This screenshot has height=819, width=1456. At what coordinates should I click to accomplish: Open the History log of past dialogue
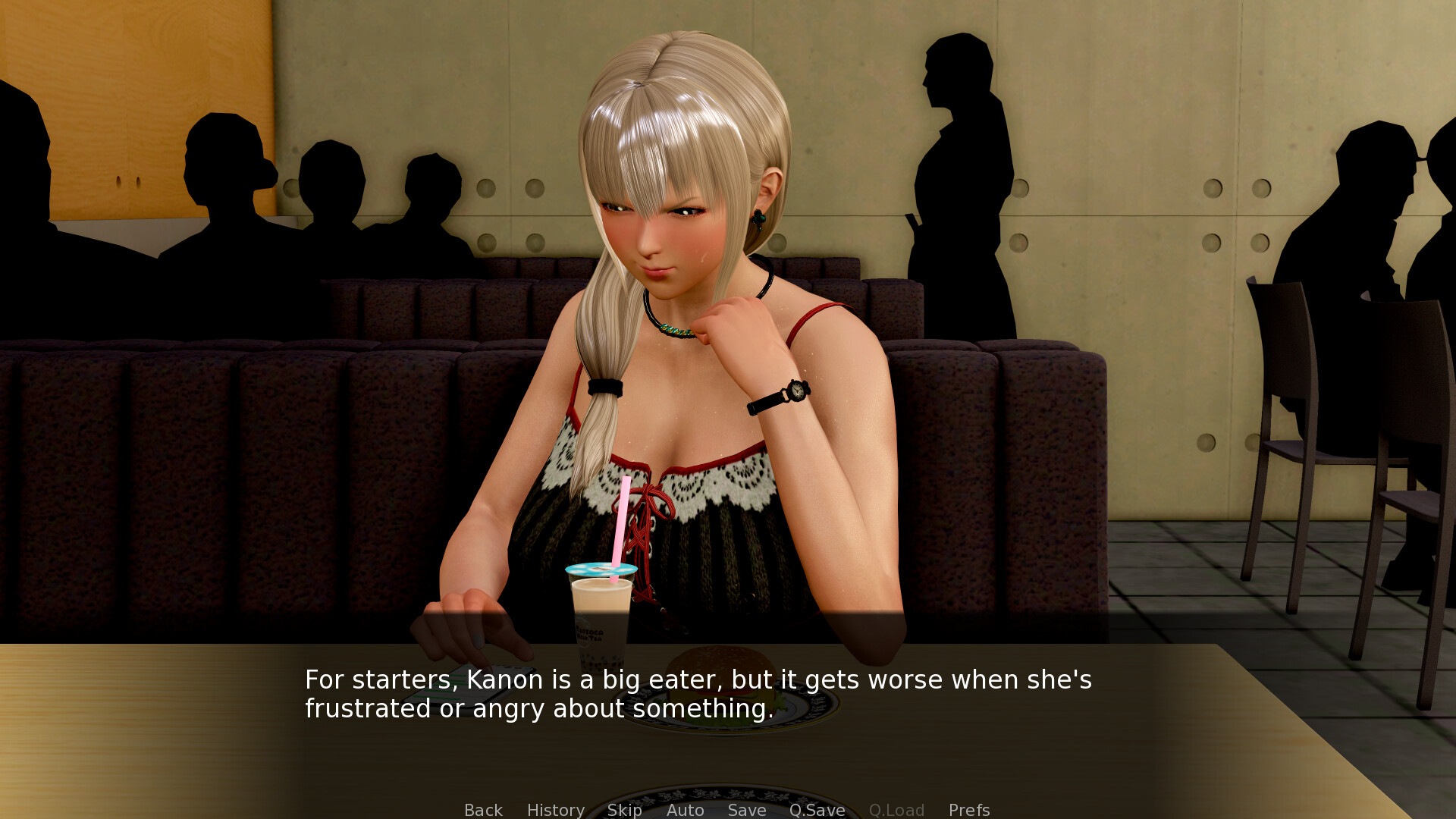555,810
